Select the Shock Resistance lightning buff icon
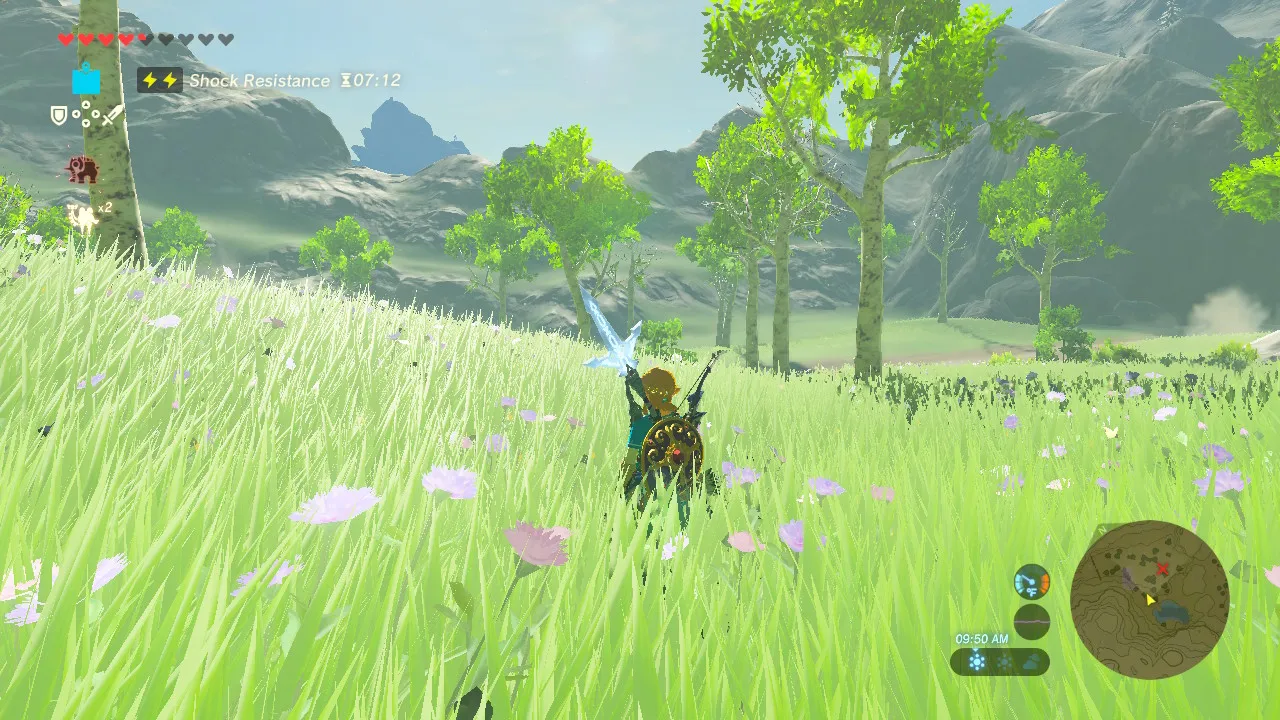Screen dimensions: 1280x720 [x=160, y=80]
